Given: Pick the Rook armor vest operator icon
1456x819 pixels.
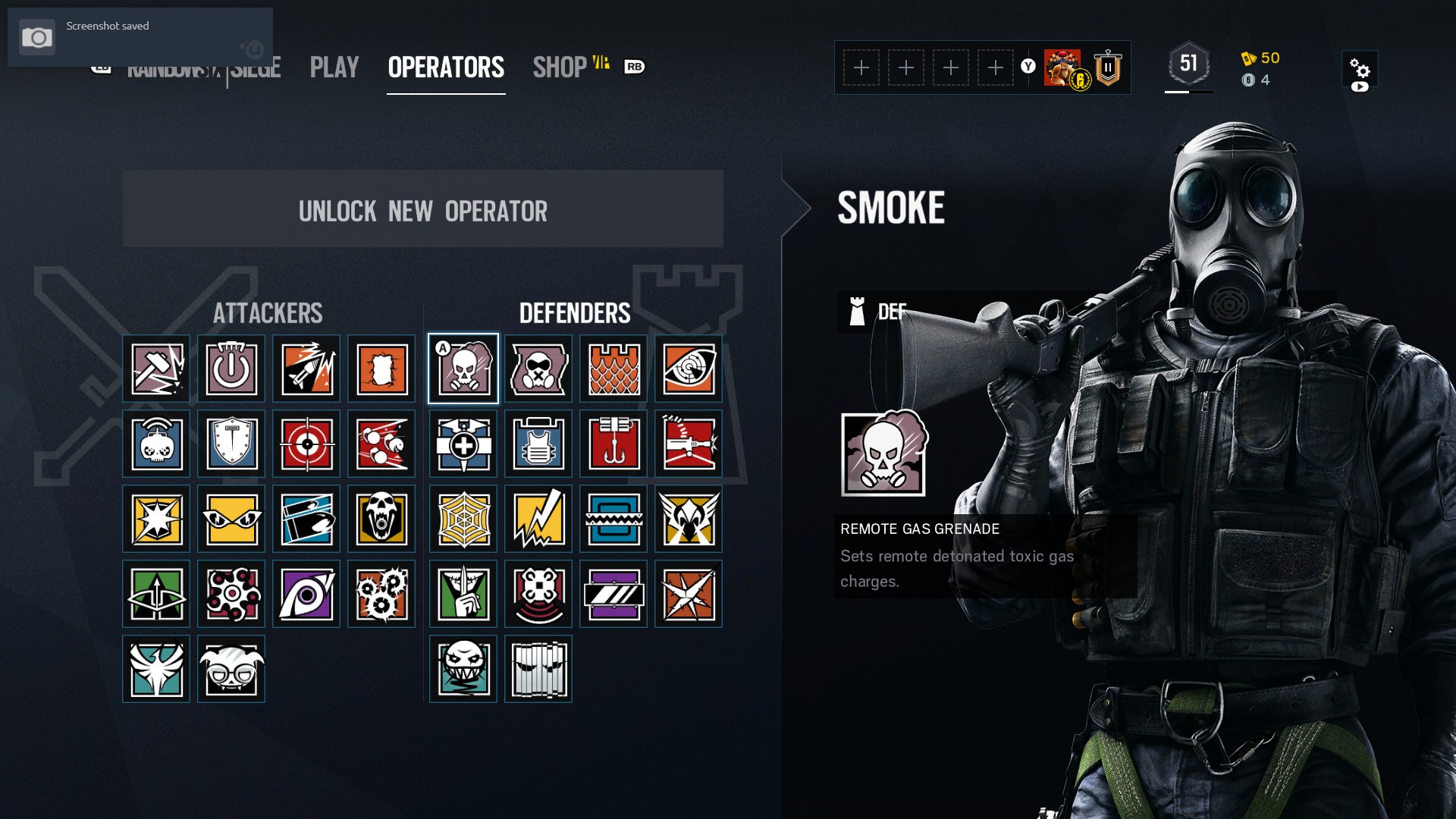Looking at the screenshot, I should click(538, 444).
